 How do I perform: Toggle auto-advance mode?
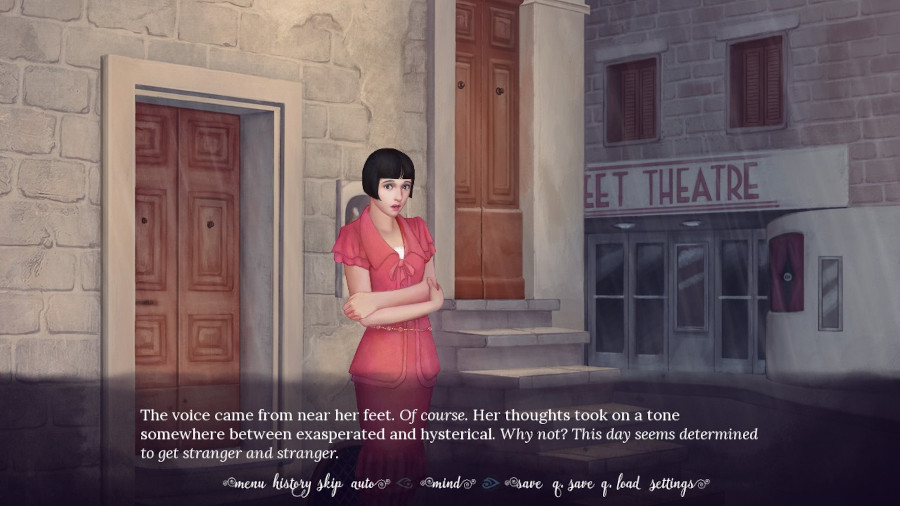(x=364, y=485)
